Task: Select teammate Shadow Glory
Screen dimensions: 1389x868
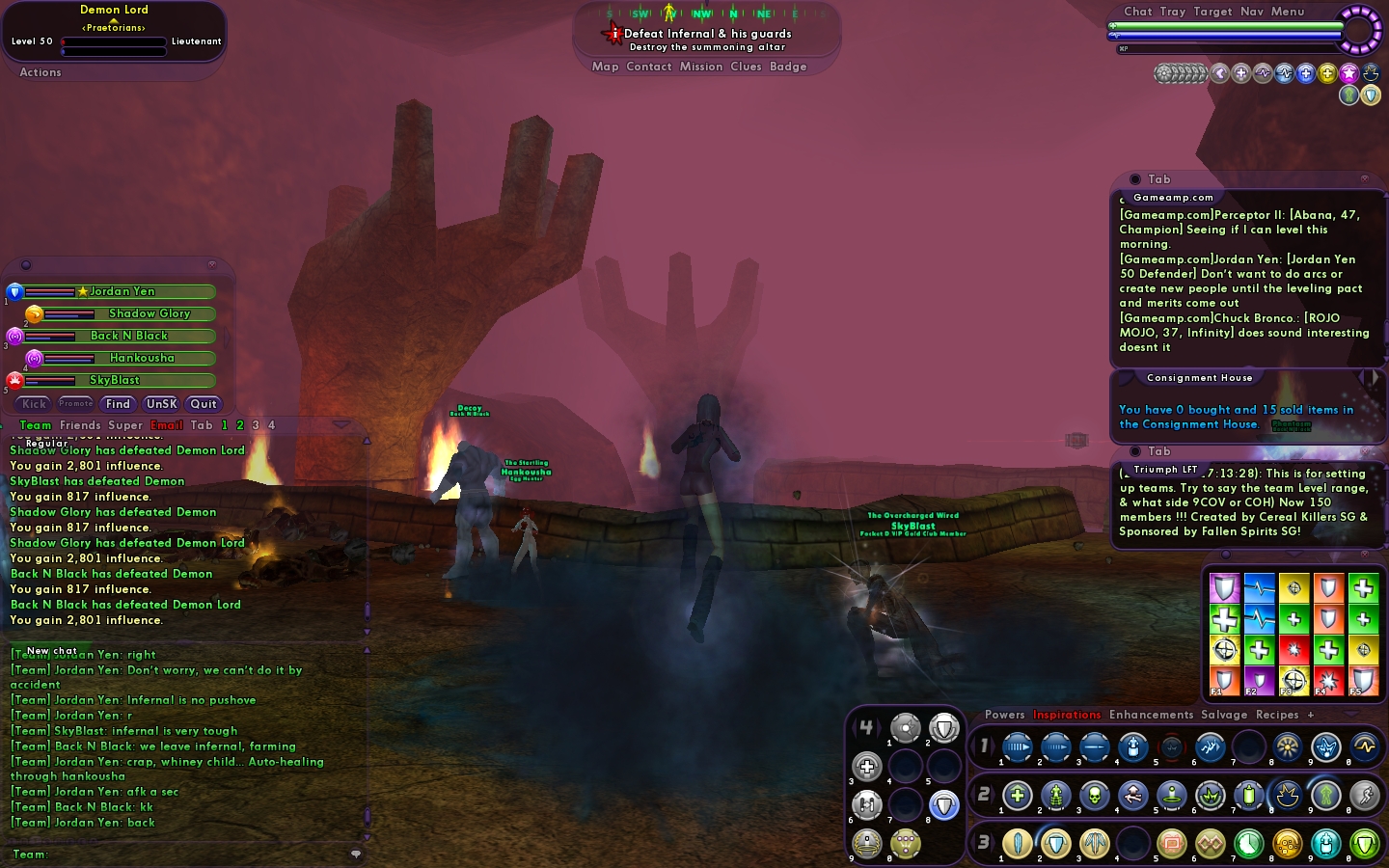Action: [x=150, y=313]
